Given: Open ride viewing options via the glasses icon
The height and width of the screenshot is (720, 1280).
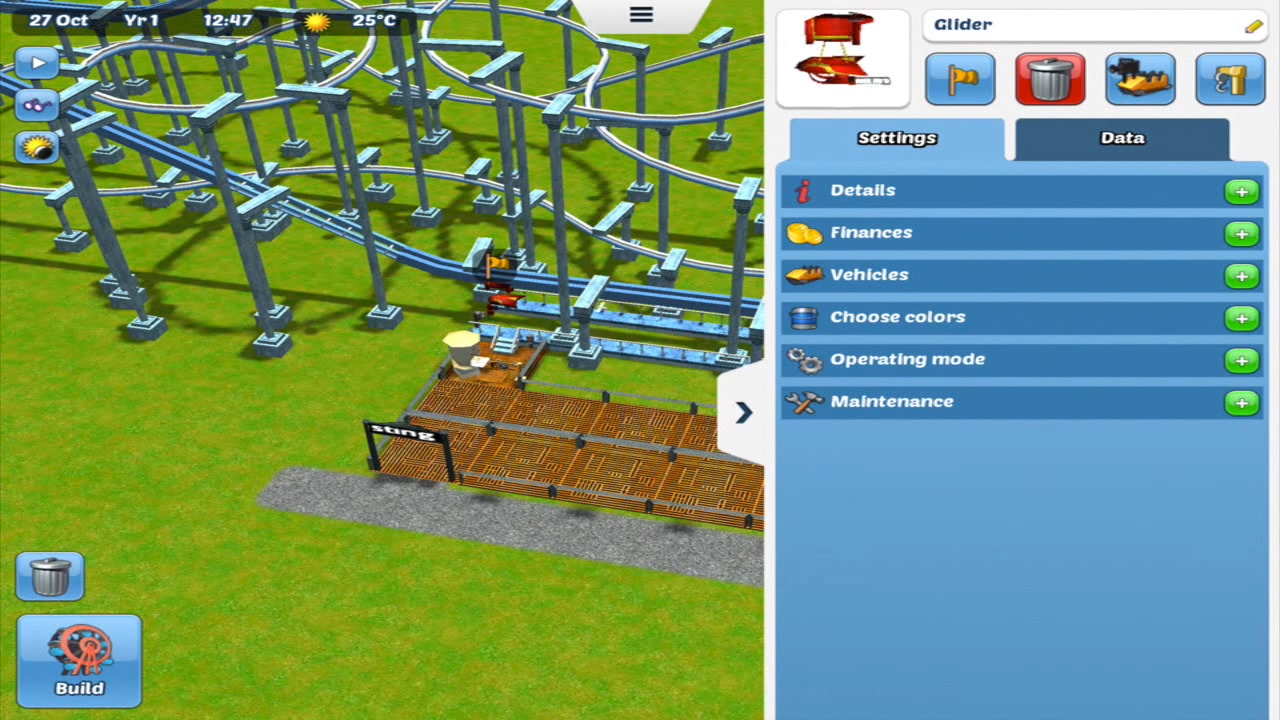Looking at the screenshot, I should coord(37,106).
